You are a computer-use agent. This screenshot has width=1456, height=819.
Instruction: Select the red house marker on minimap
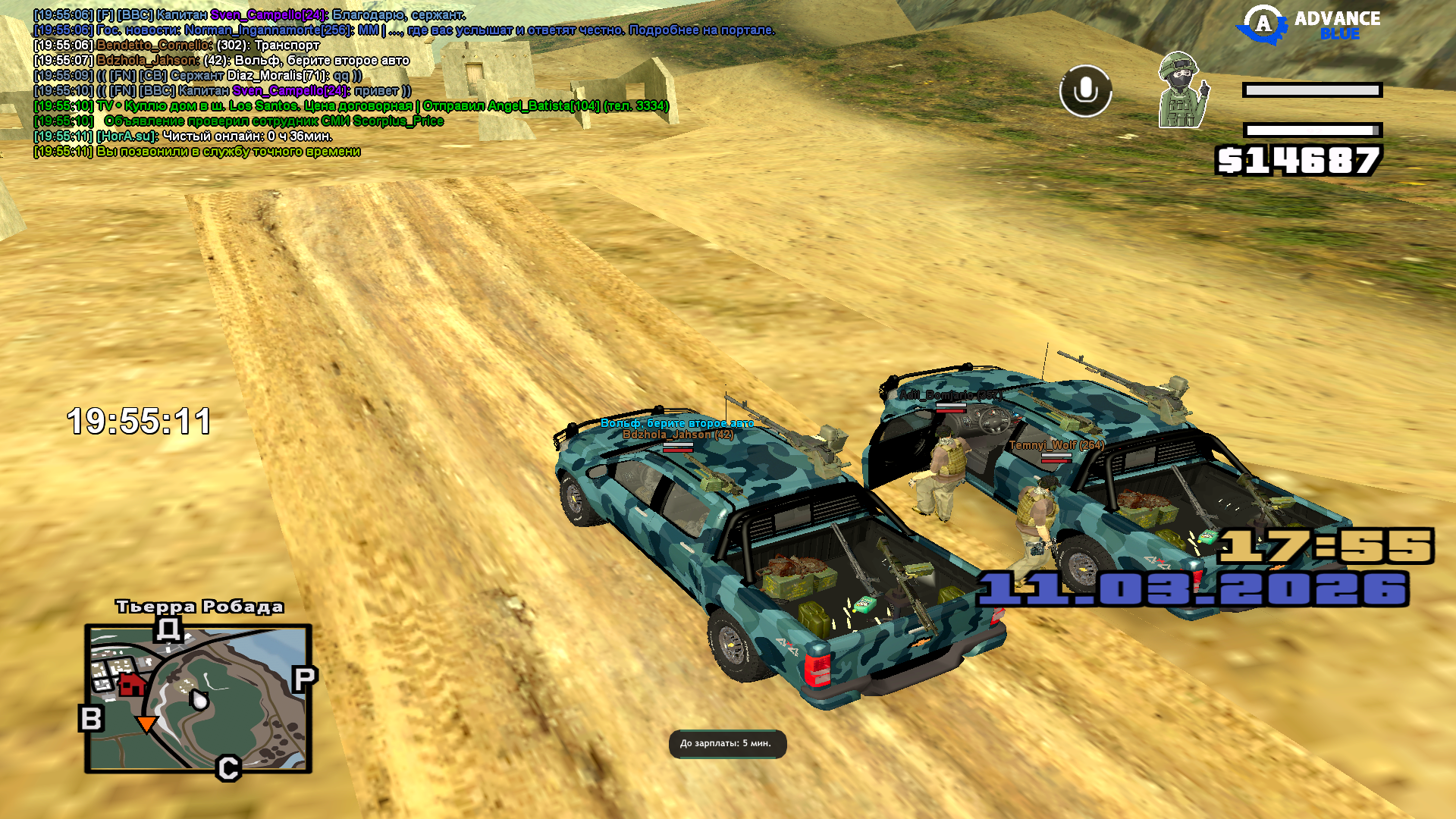pos(132,684)
